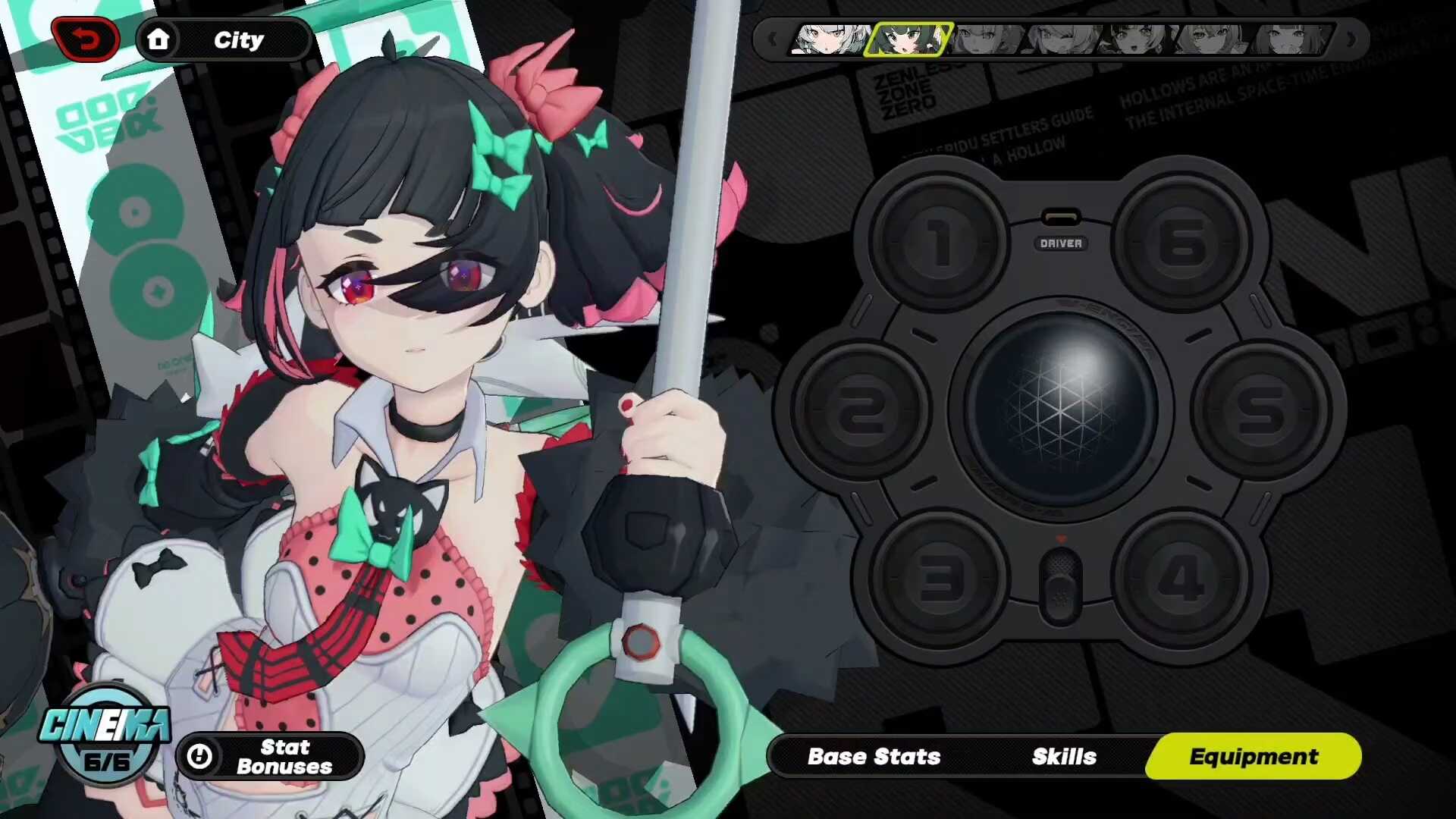
Task: Open the Stat Bonuses panel
Action: (x=270, y=756)
